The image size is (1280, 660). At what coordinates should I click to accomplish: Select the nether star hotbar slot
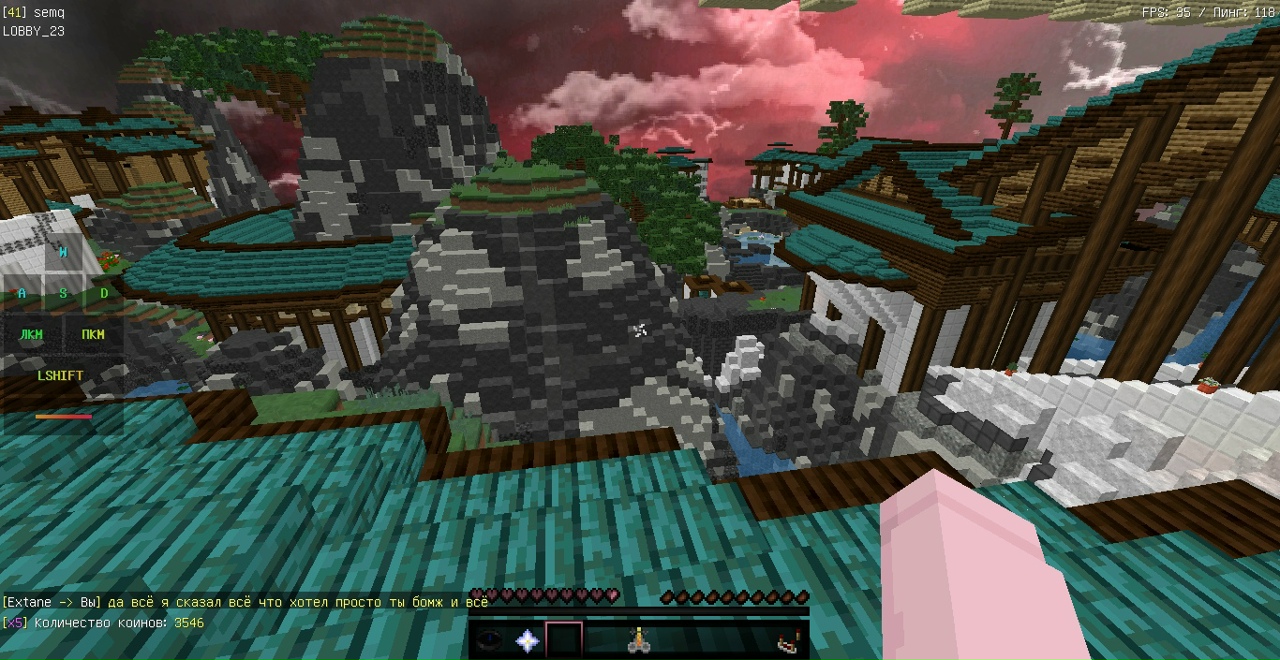click(x=527, y=641)
